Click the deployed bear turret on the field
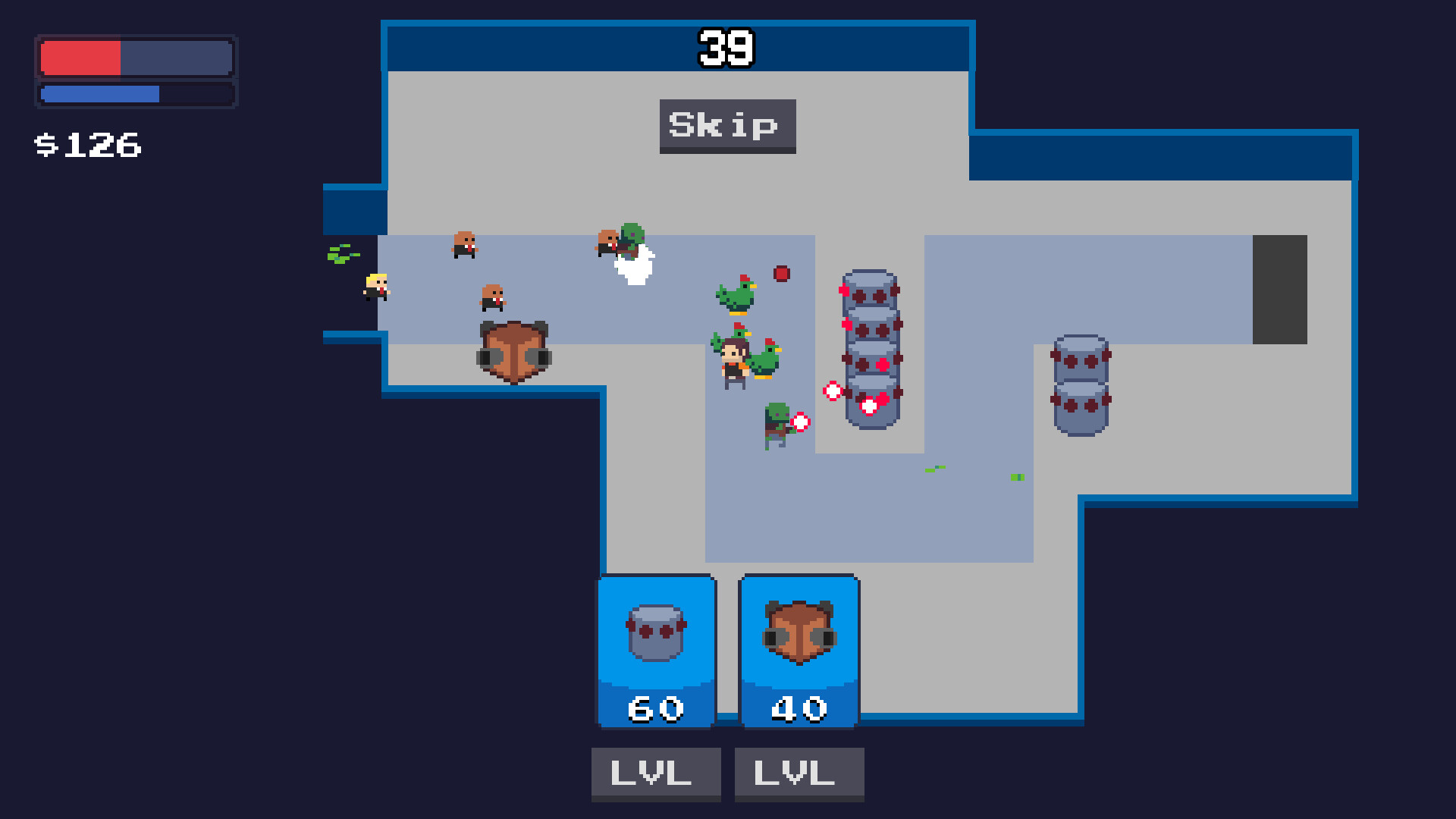The height and width of the screenshot is (819, 1456). [516, 350]
